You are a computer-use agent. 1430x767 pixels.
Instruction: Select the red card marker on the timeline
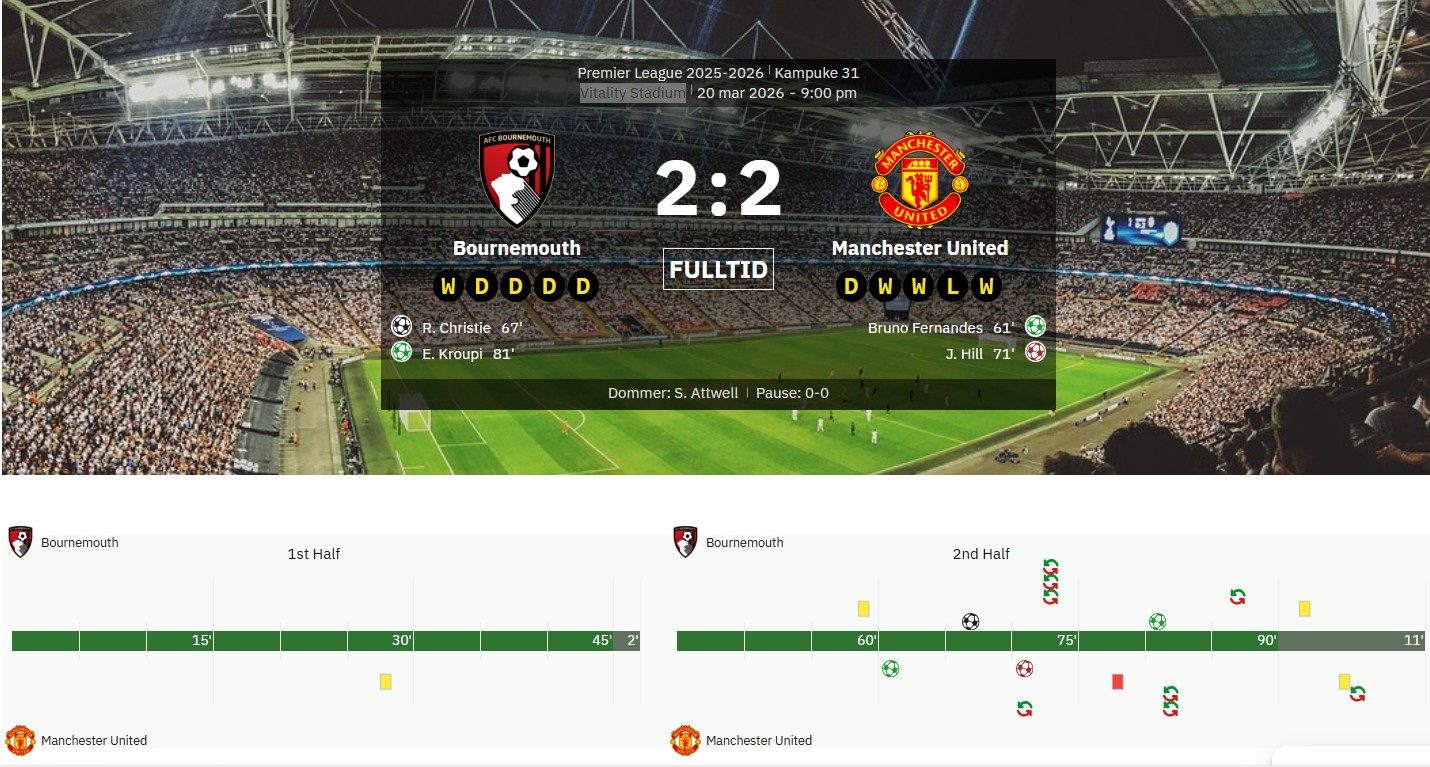click(1118, 682)
